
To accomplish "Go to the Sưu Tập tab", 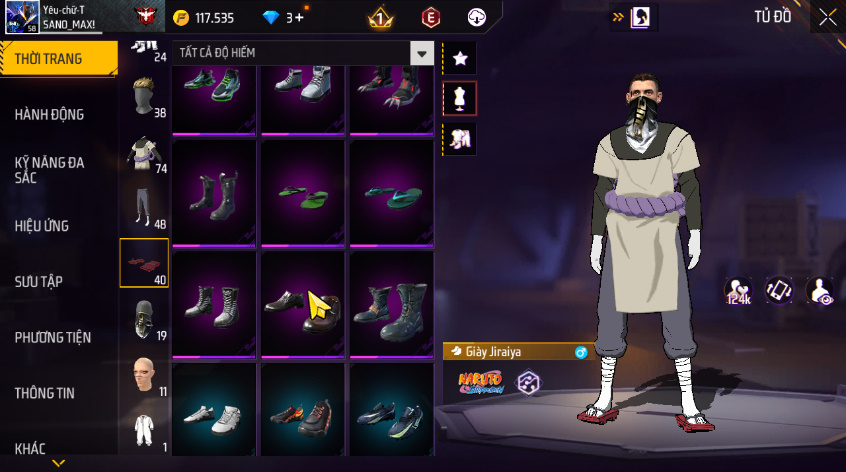I will [39, 282].
